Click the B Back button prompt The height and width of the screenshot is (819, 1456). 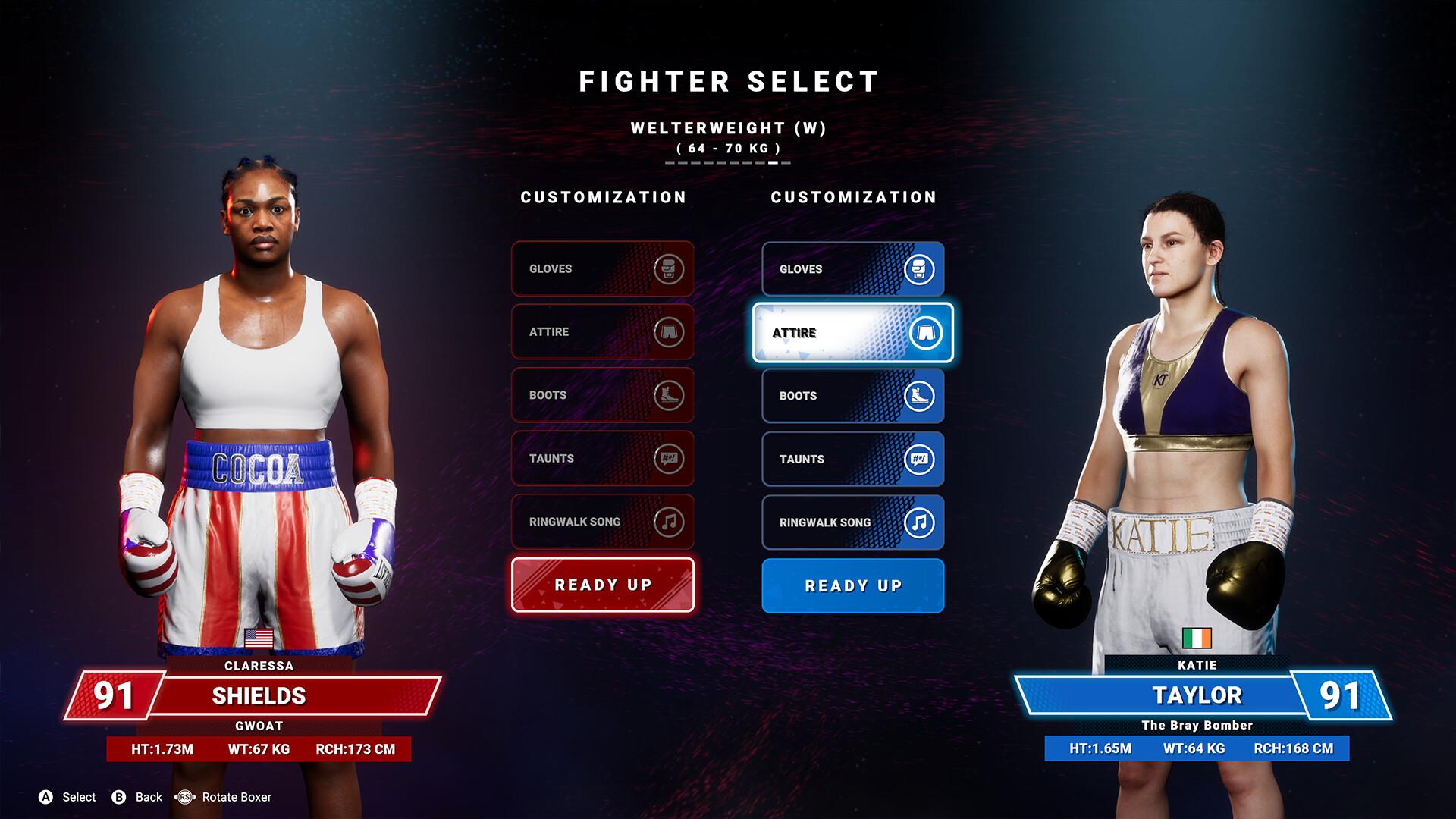tap(120, 797)
